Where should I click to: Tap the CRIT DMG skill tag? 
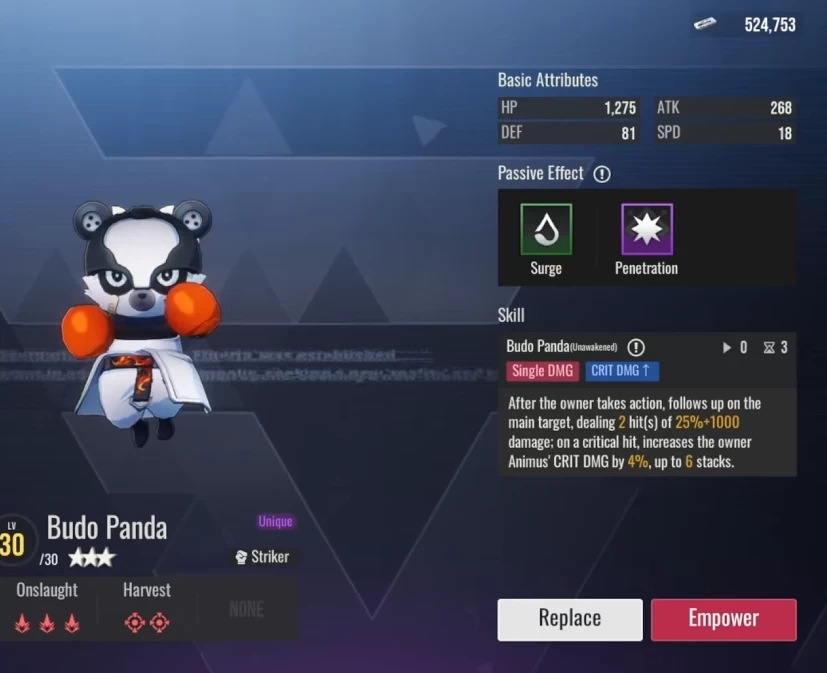pyautogui.click(x=622, y=371)
